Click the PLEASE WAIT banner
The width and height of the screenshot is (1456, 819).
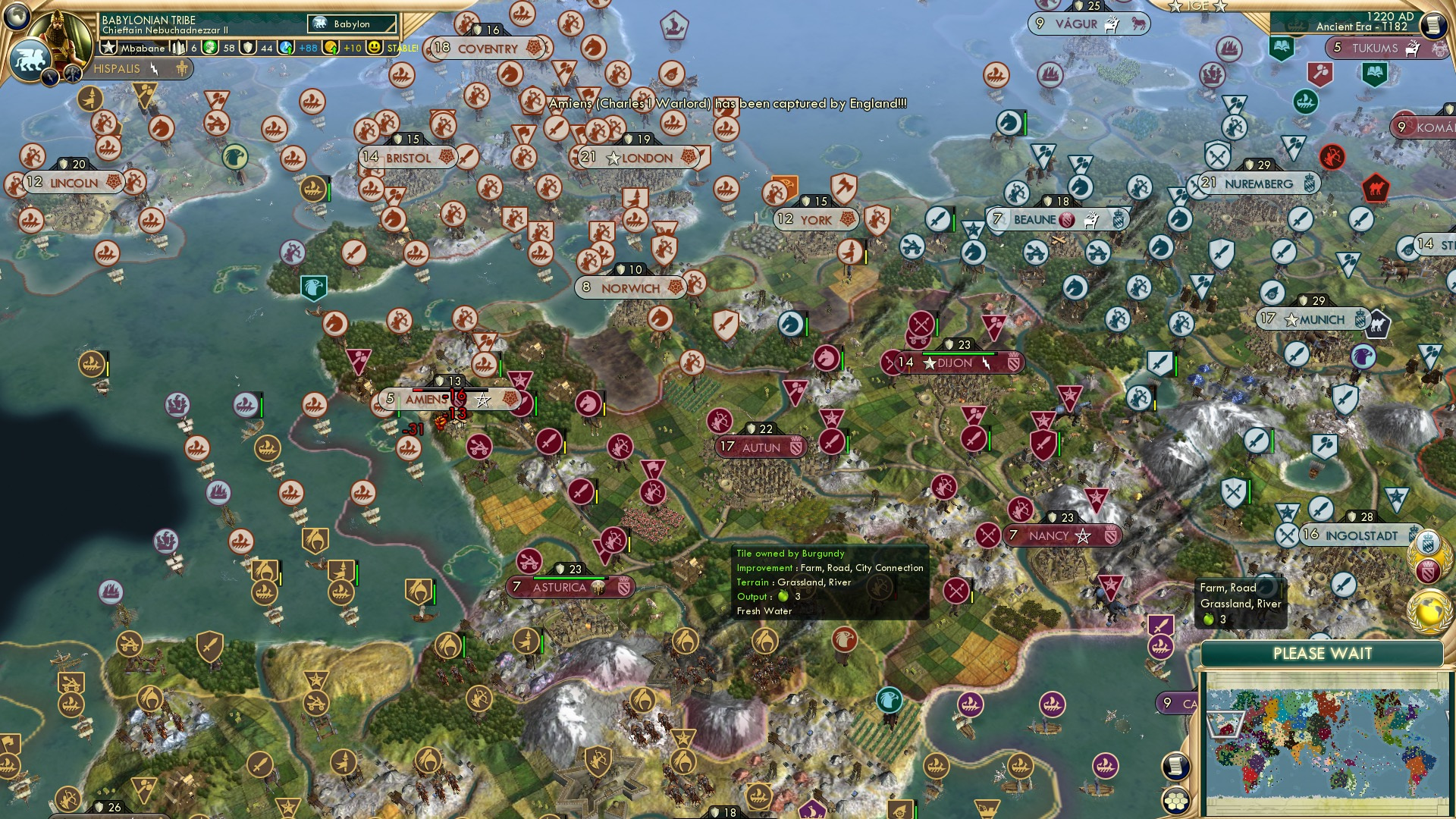1324,653
